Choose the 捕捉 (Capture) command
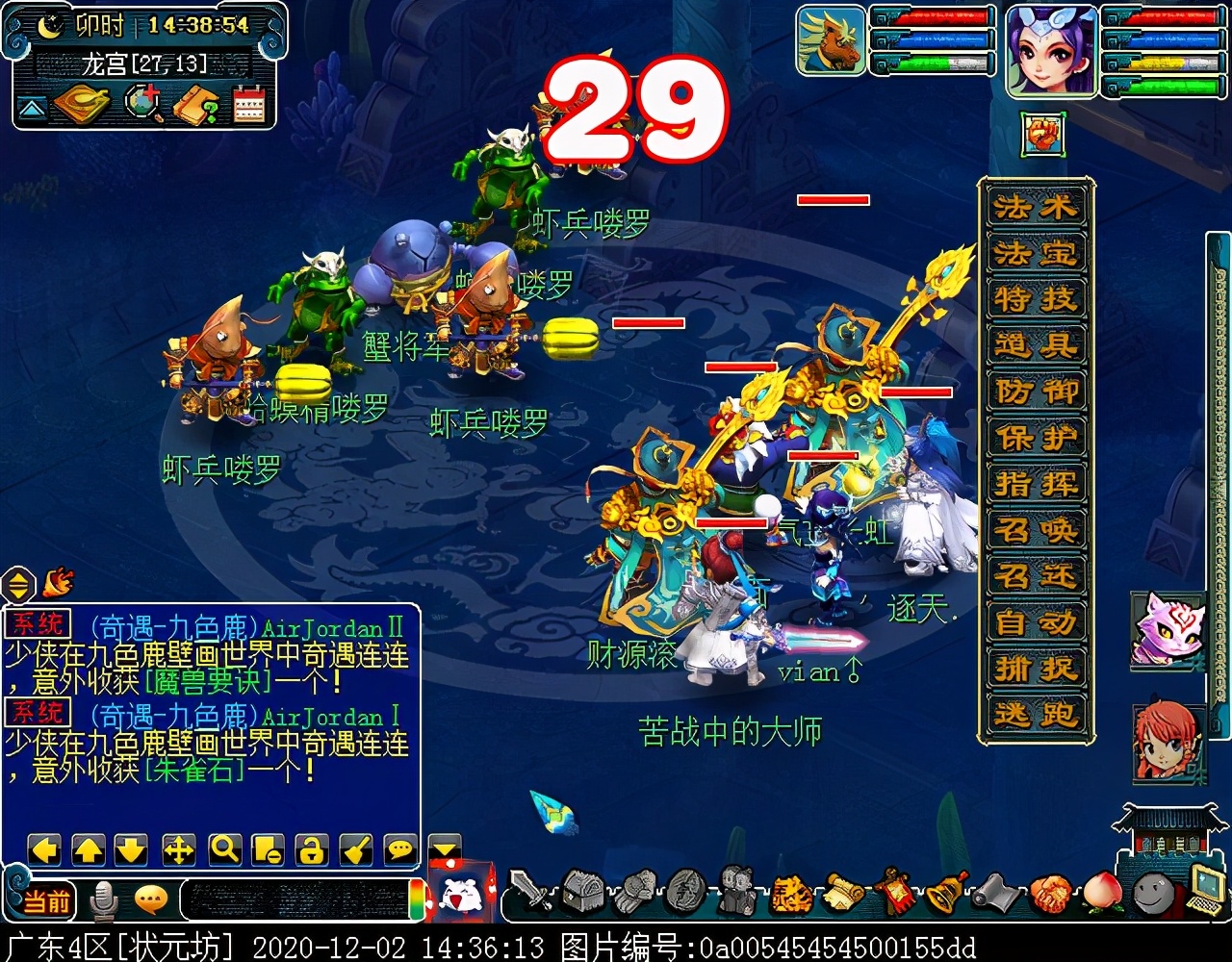1232x962 pixels. [1036, 669]
